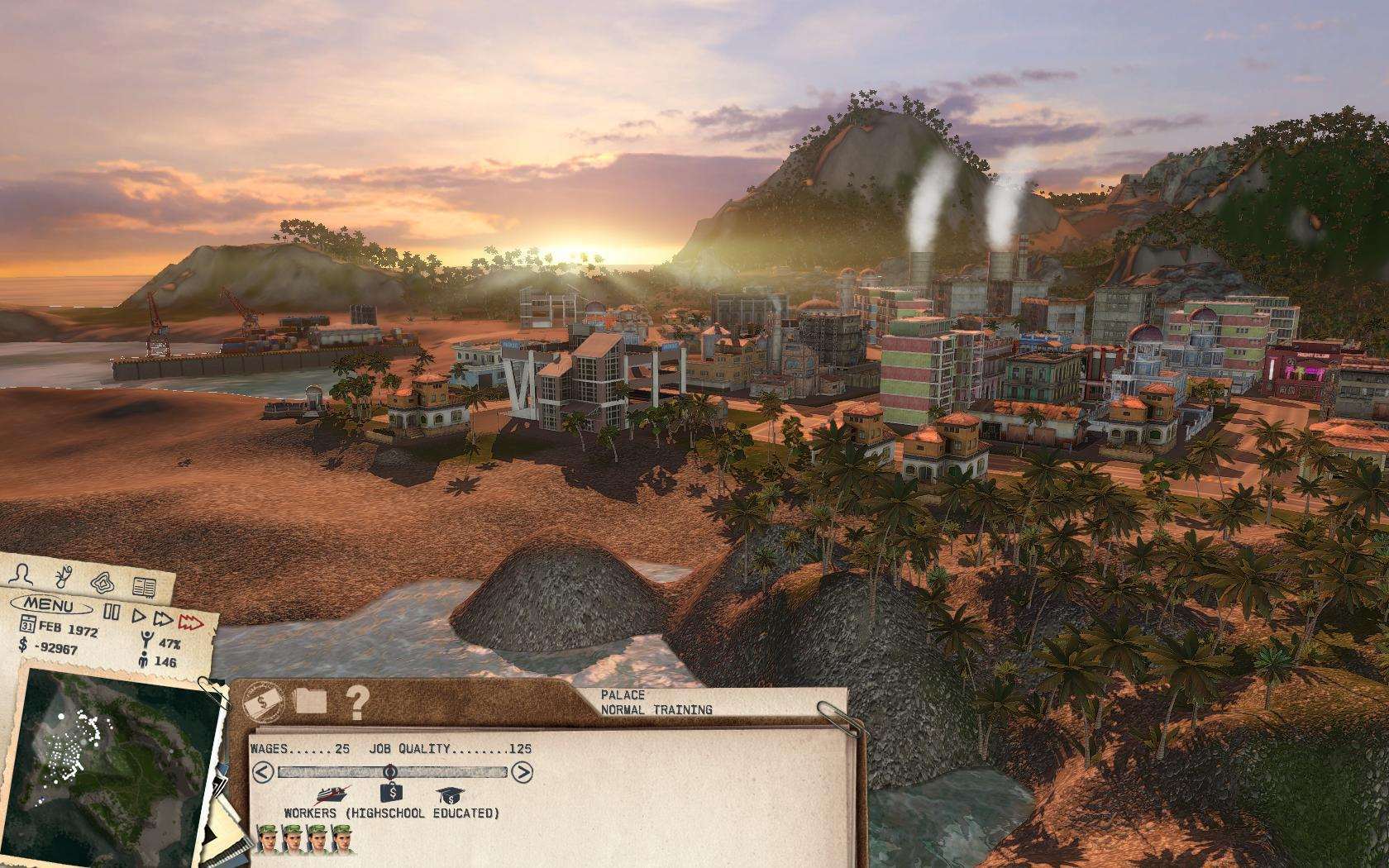Decrease wages with left arrow button
The image size is (1389, 868).
(261, 772)
